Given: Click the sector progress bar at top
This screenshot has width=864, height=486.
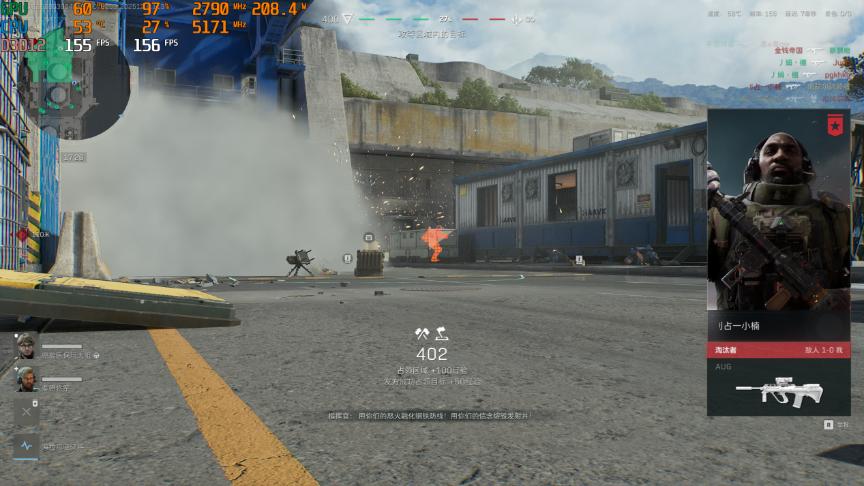Looking at the screenshot, I should 432,19.
